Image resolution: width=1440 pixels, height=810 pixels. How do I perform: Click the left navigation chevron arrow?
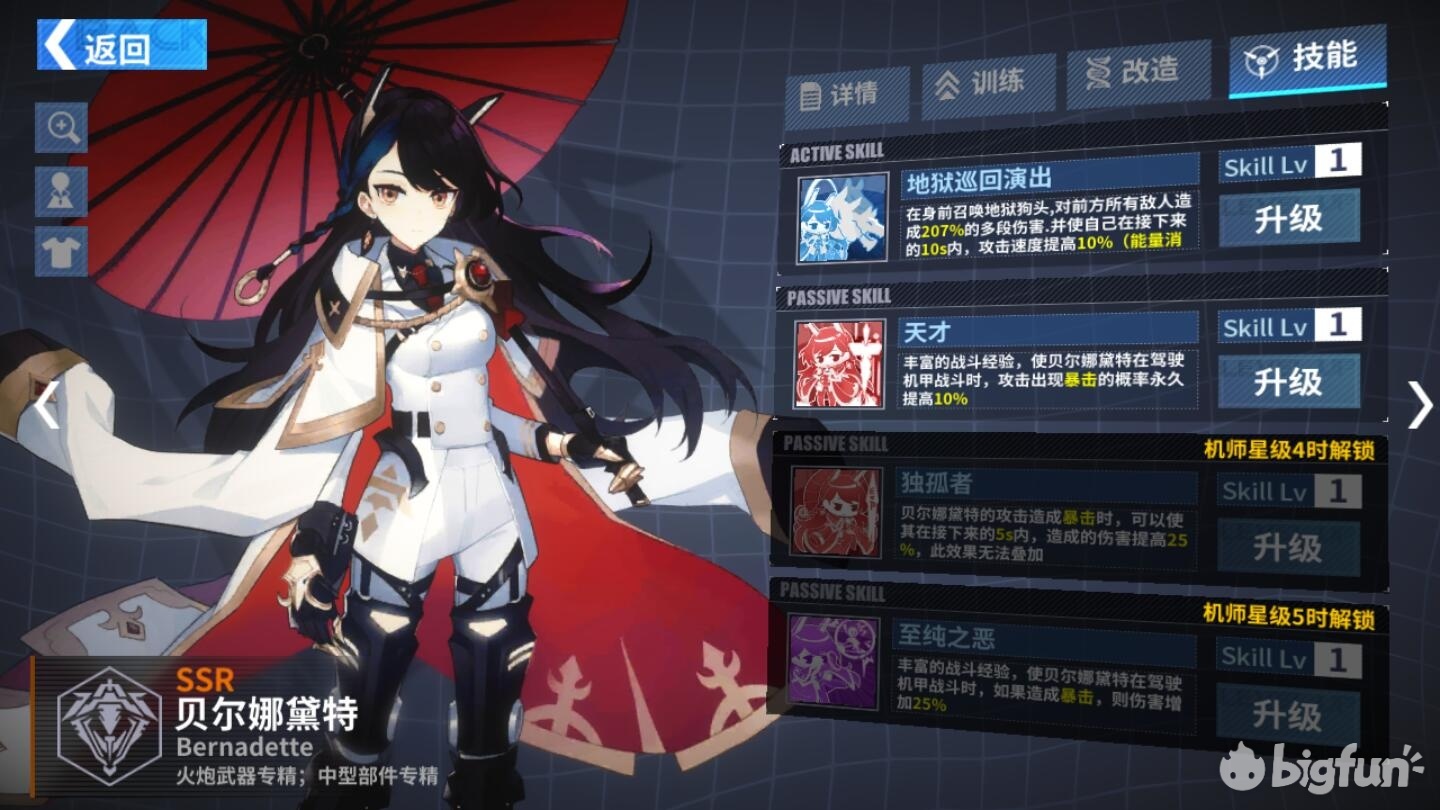click(x=43, y=405)
